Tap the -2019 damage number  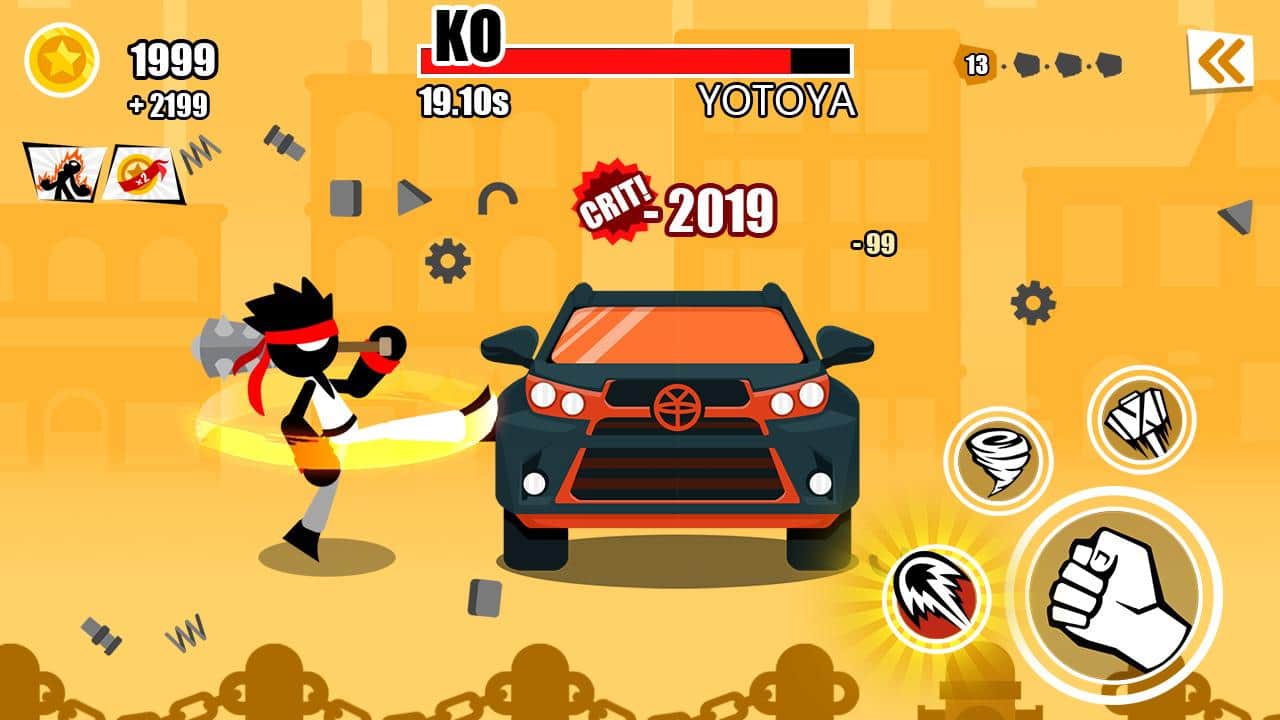pos(716,211)
